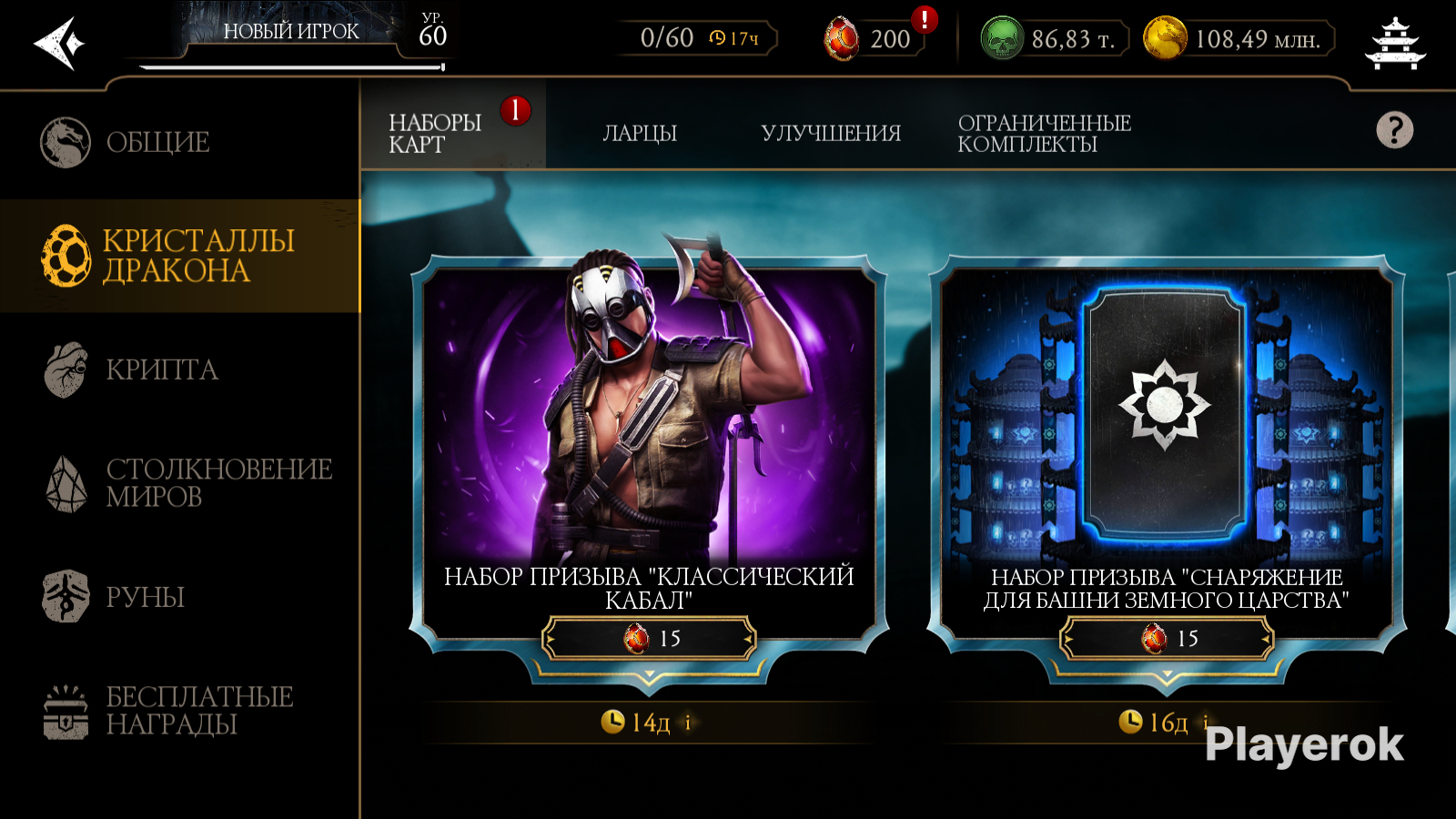The width and height of the screenshot is (1456, 819).
Task: Open the Улучшения tab
Action: tap(830, 133)
